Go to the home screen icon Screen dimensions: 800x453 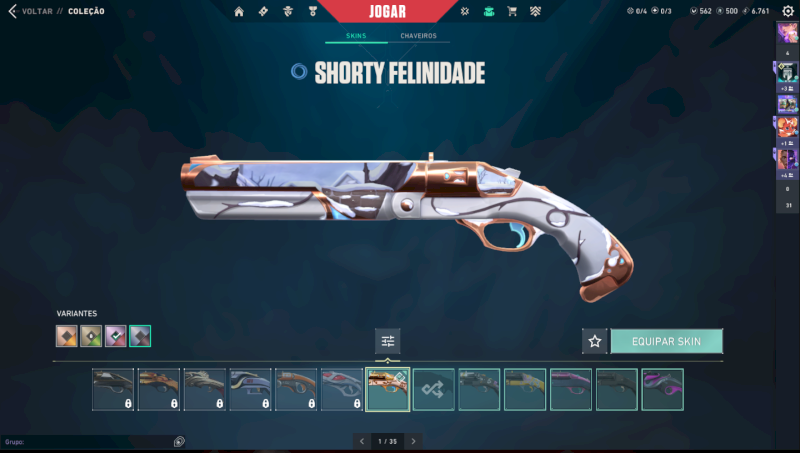[x=239, y=11]
